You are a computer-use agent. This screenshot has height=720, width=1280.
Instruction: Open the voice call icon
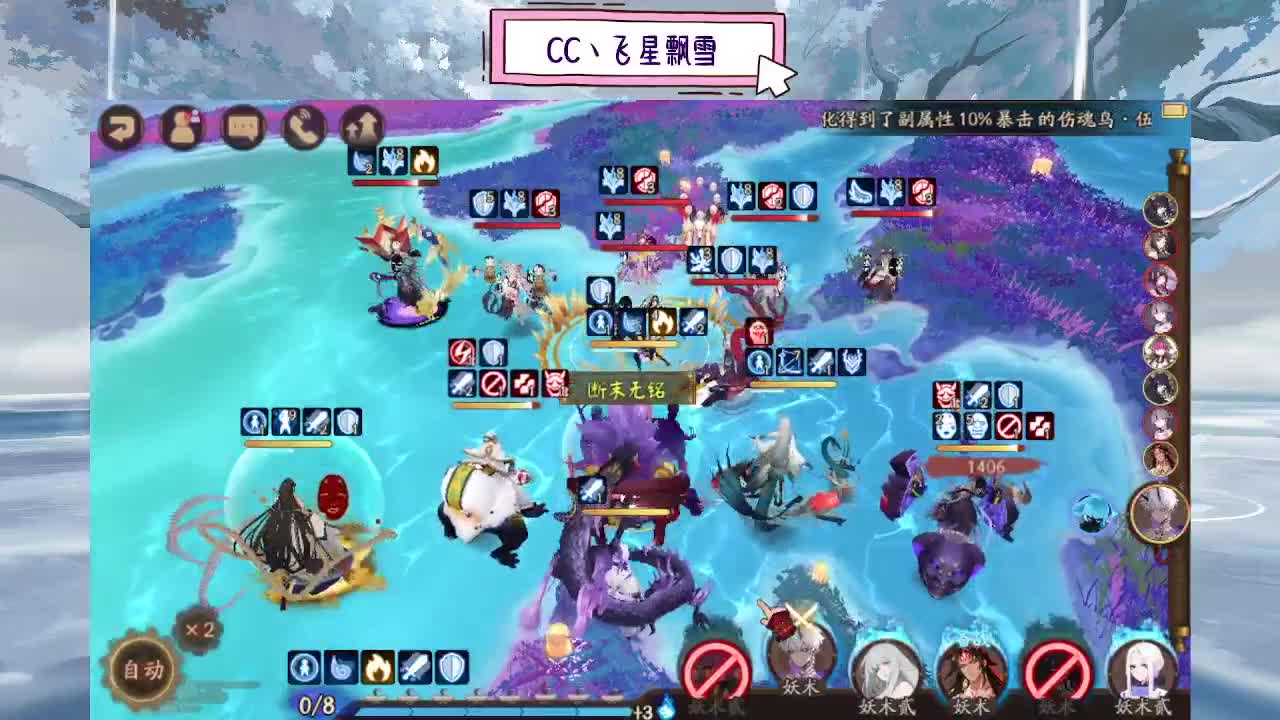302,127
